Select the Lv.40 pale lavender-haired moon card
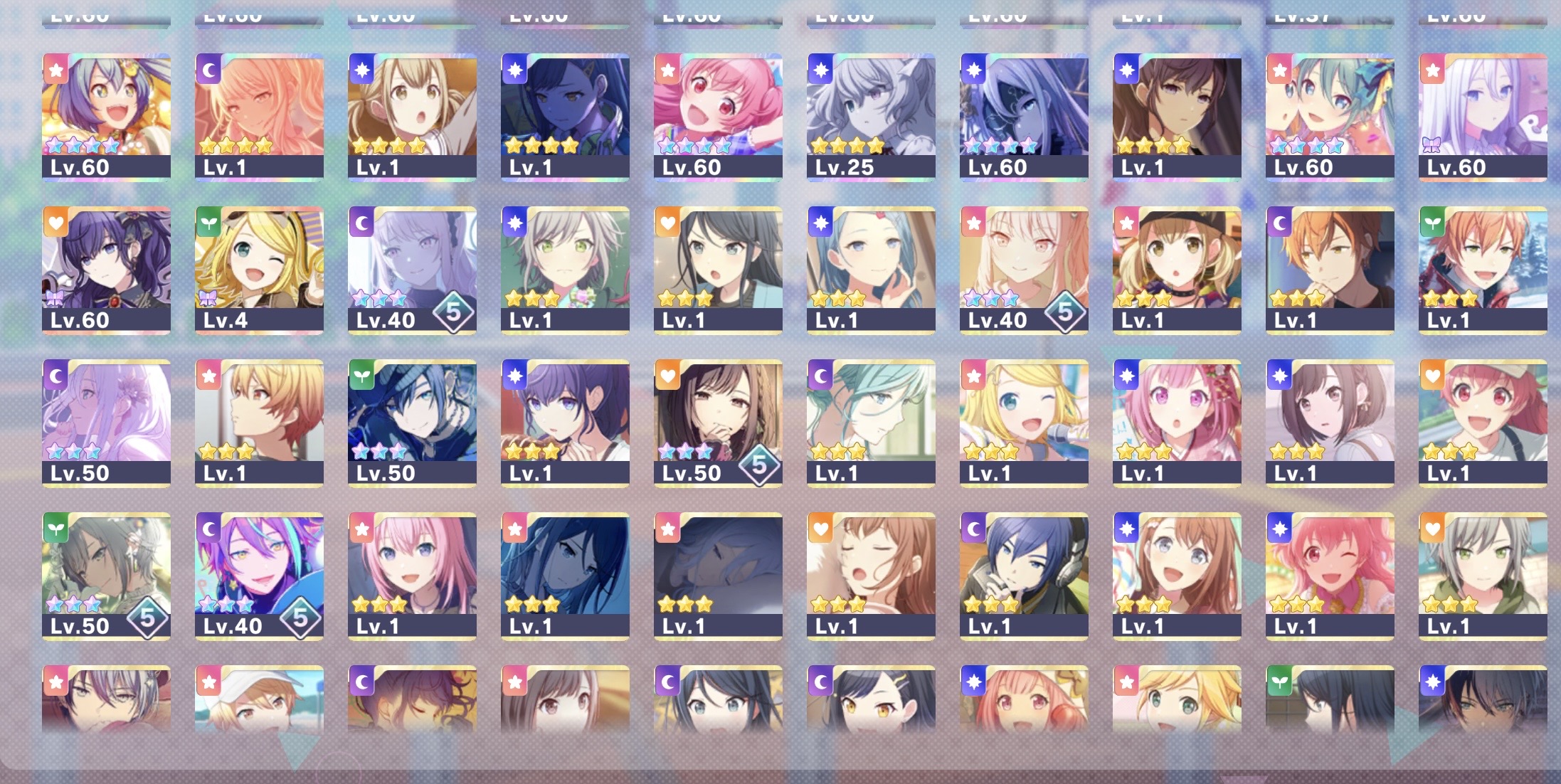The image size is (1561, 784). [x=412, y=270]
